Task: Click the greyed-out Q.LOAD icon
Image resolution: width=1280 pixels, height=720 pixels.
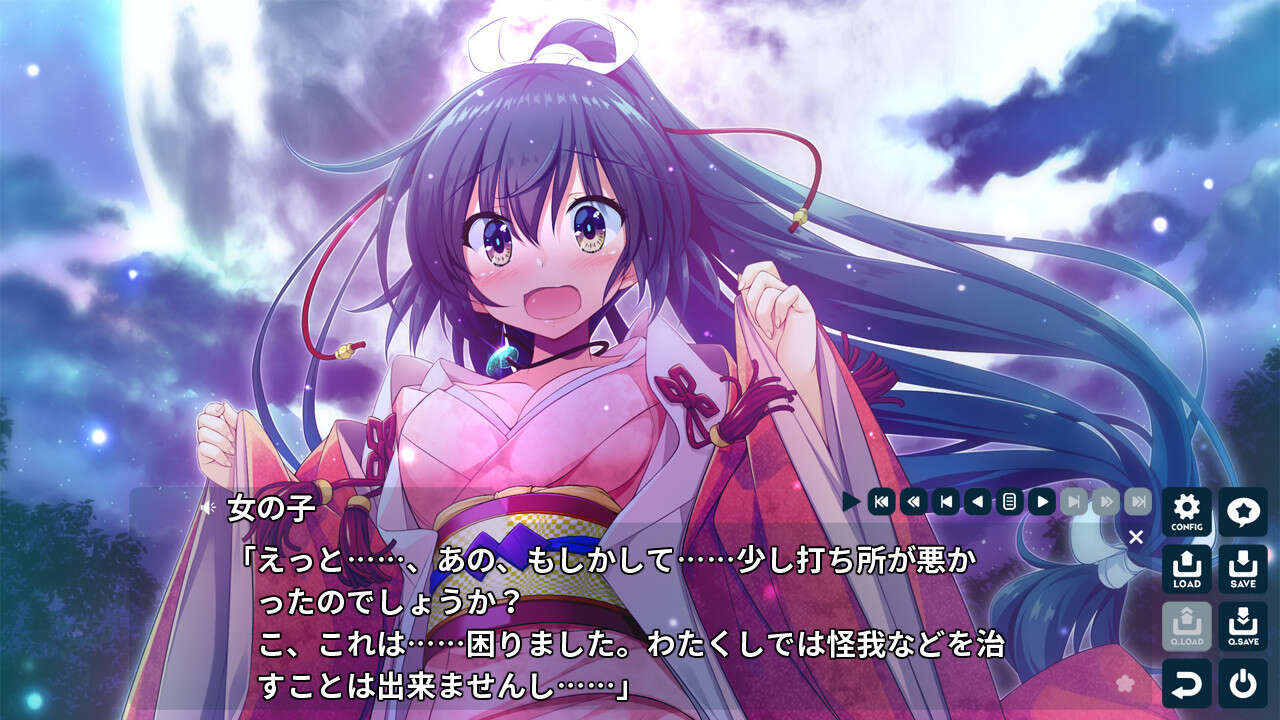Action: 1186,627
